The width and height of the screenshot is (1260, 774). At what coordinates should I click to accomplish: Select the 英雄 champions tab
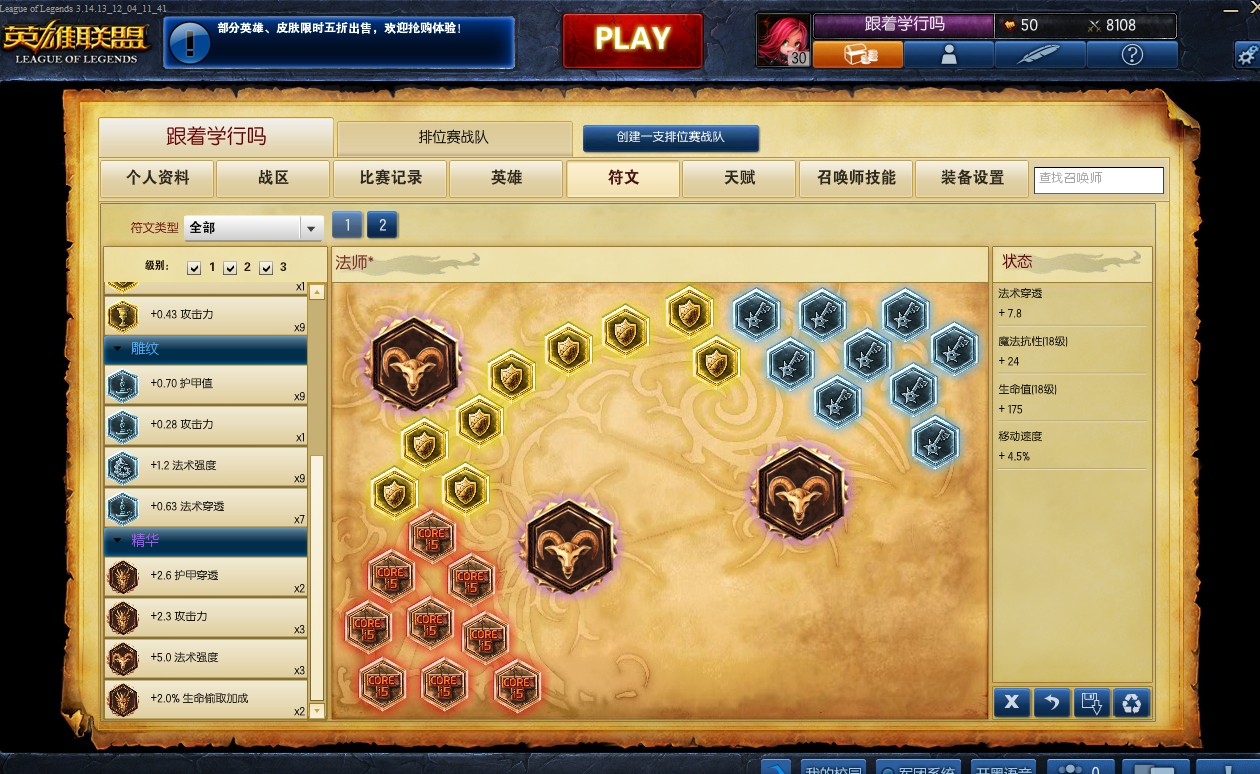(x=506, y=179)
